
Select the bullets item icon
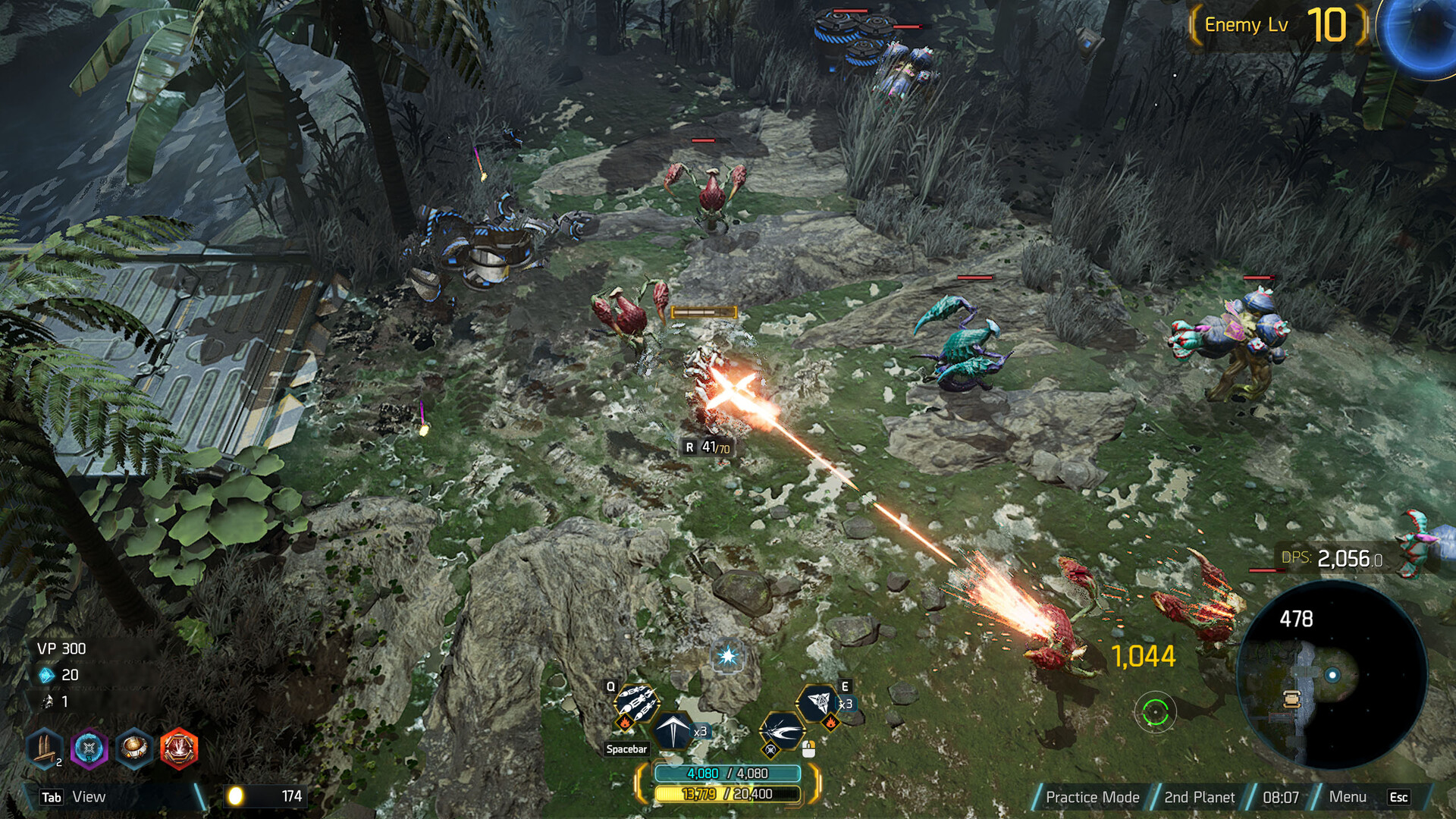coord(44,748)
